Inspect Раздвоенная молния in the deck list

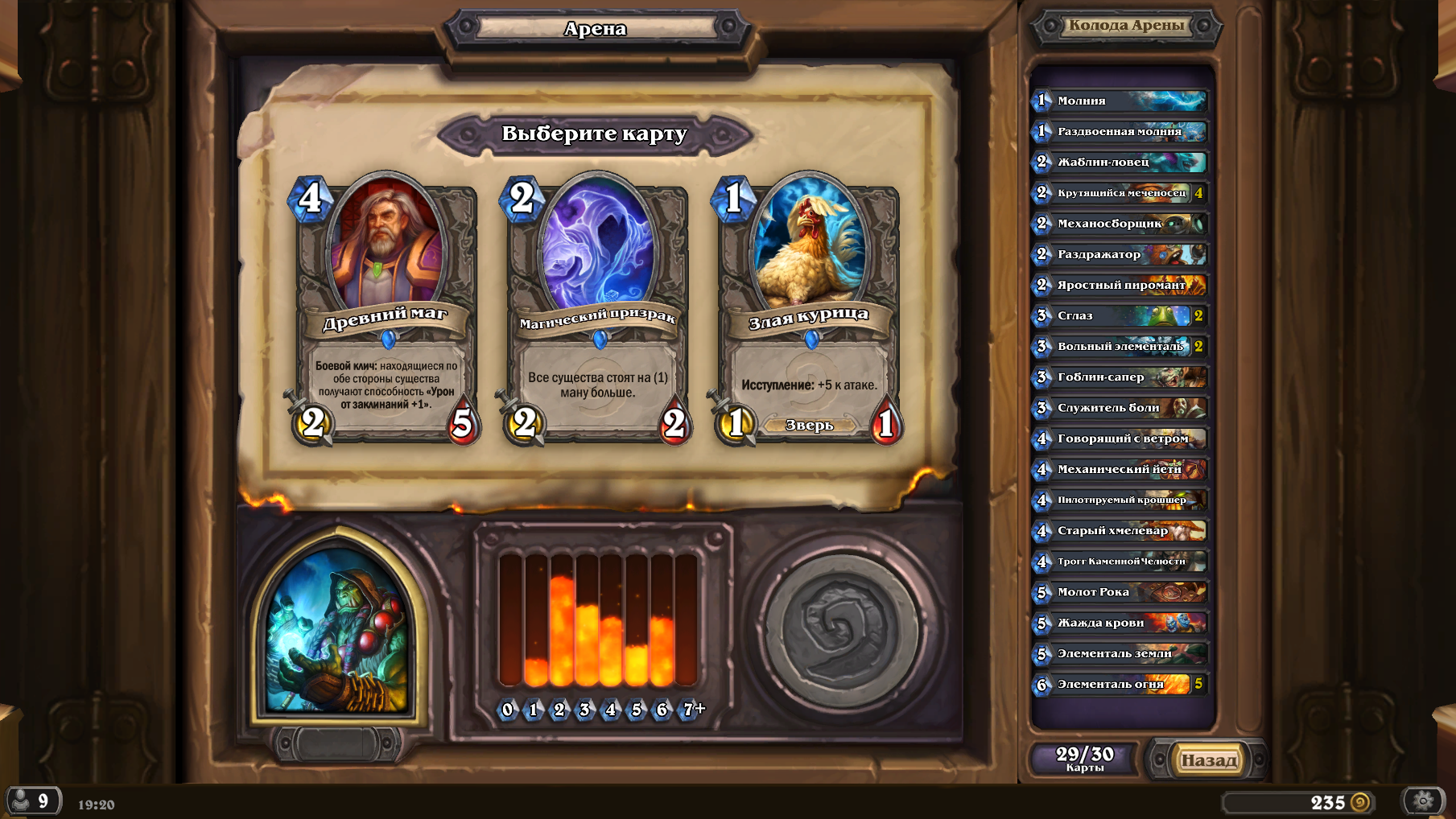coord(1120,131)
